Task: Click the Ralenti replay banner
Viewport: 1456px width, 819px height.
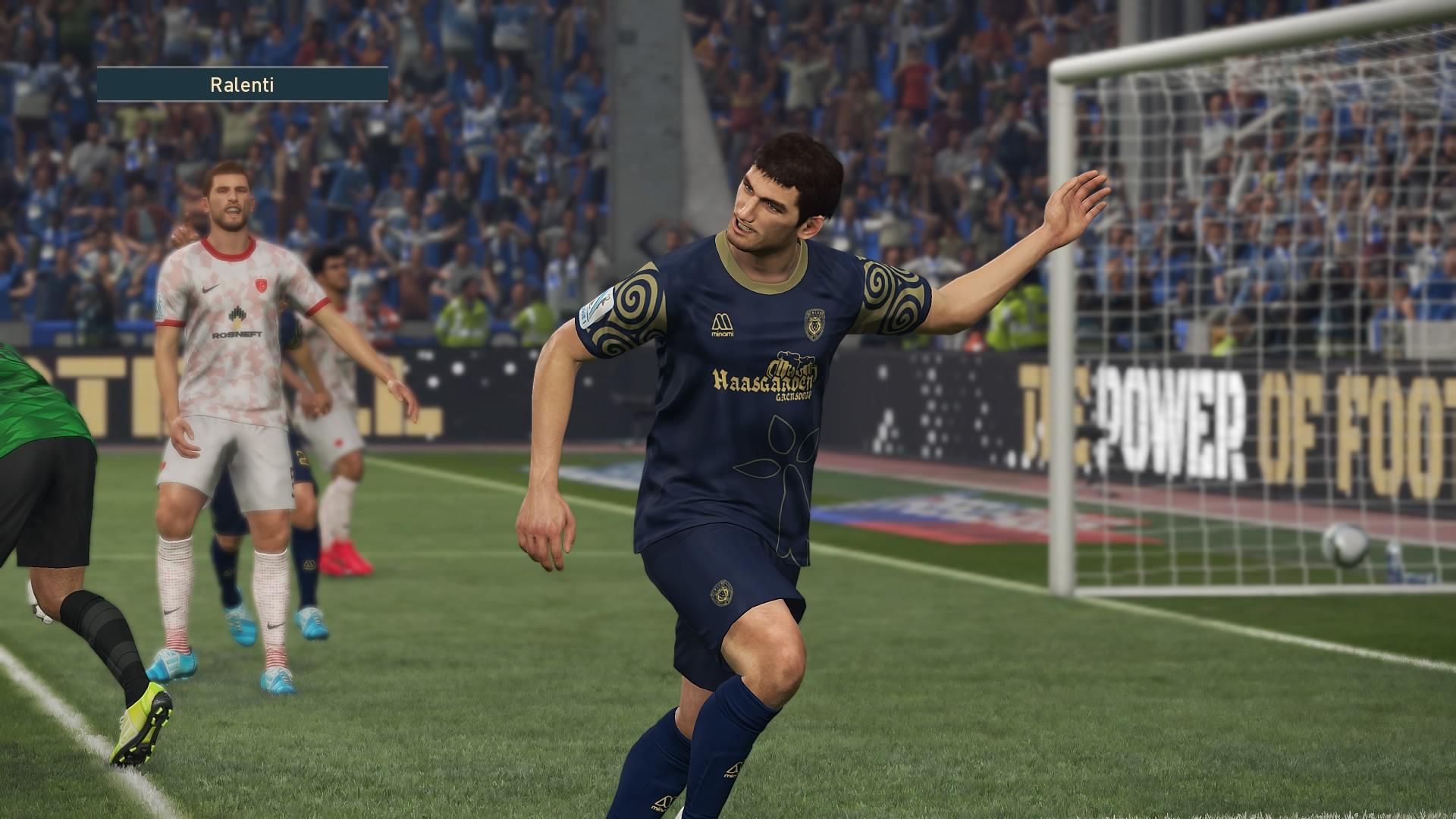Action: tap(242, 85)
